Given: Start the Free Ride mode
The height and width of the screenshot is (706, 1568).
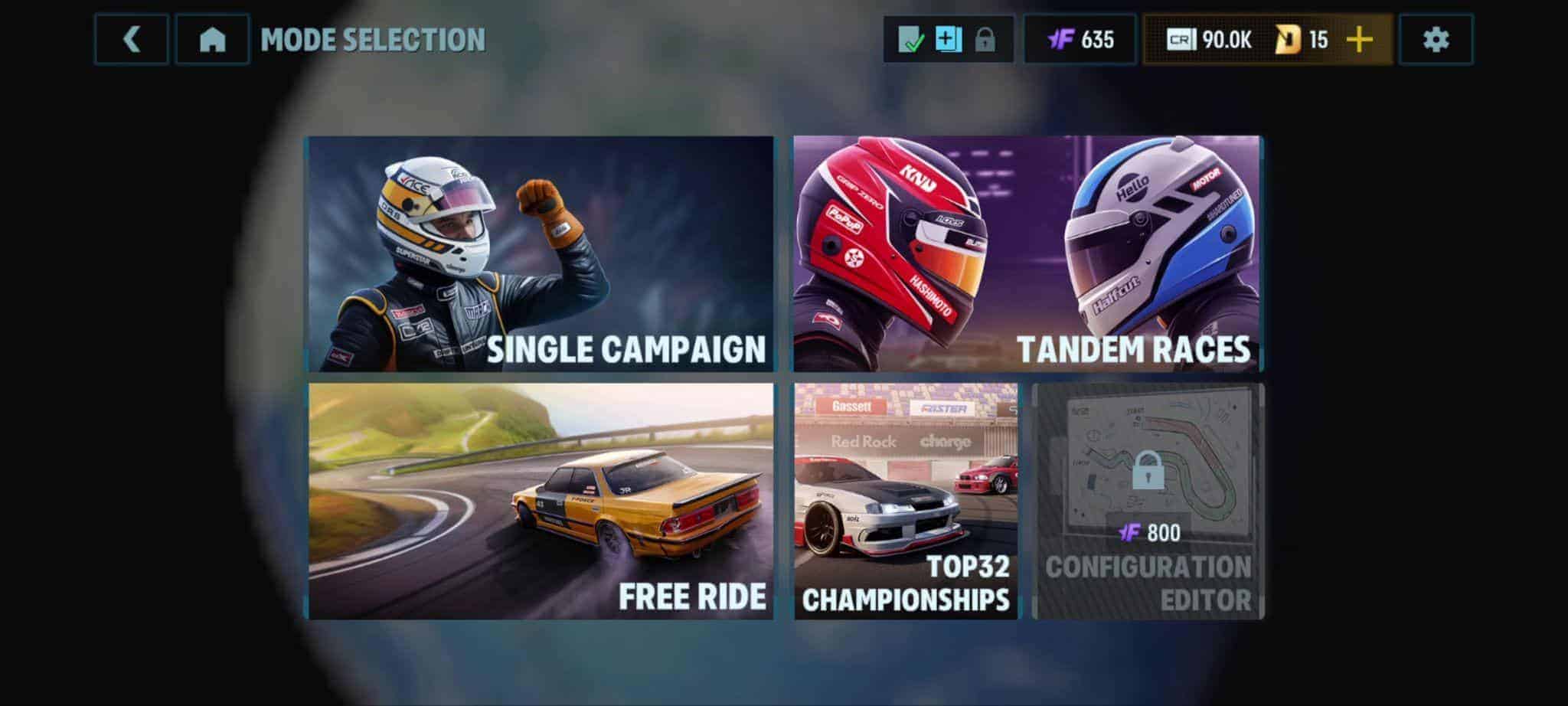Looking at the screenshot, I should (541, 502).
